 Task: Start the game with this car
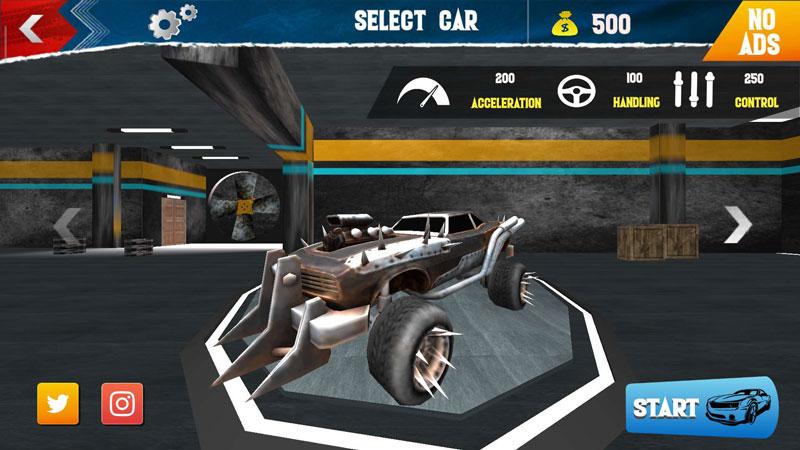point(700,407)
